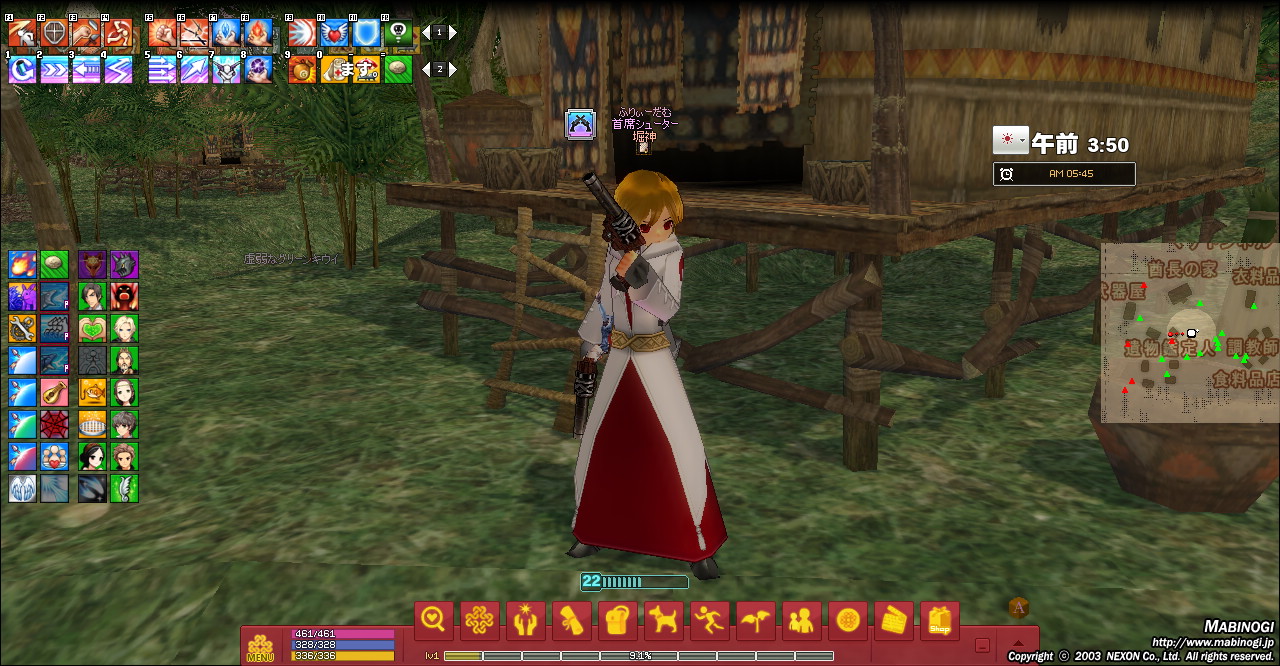Open the Shop gift box button
This screenshot has width=1280, height=666.
coord(939,621)
